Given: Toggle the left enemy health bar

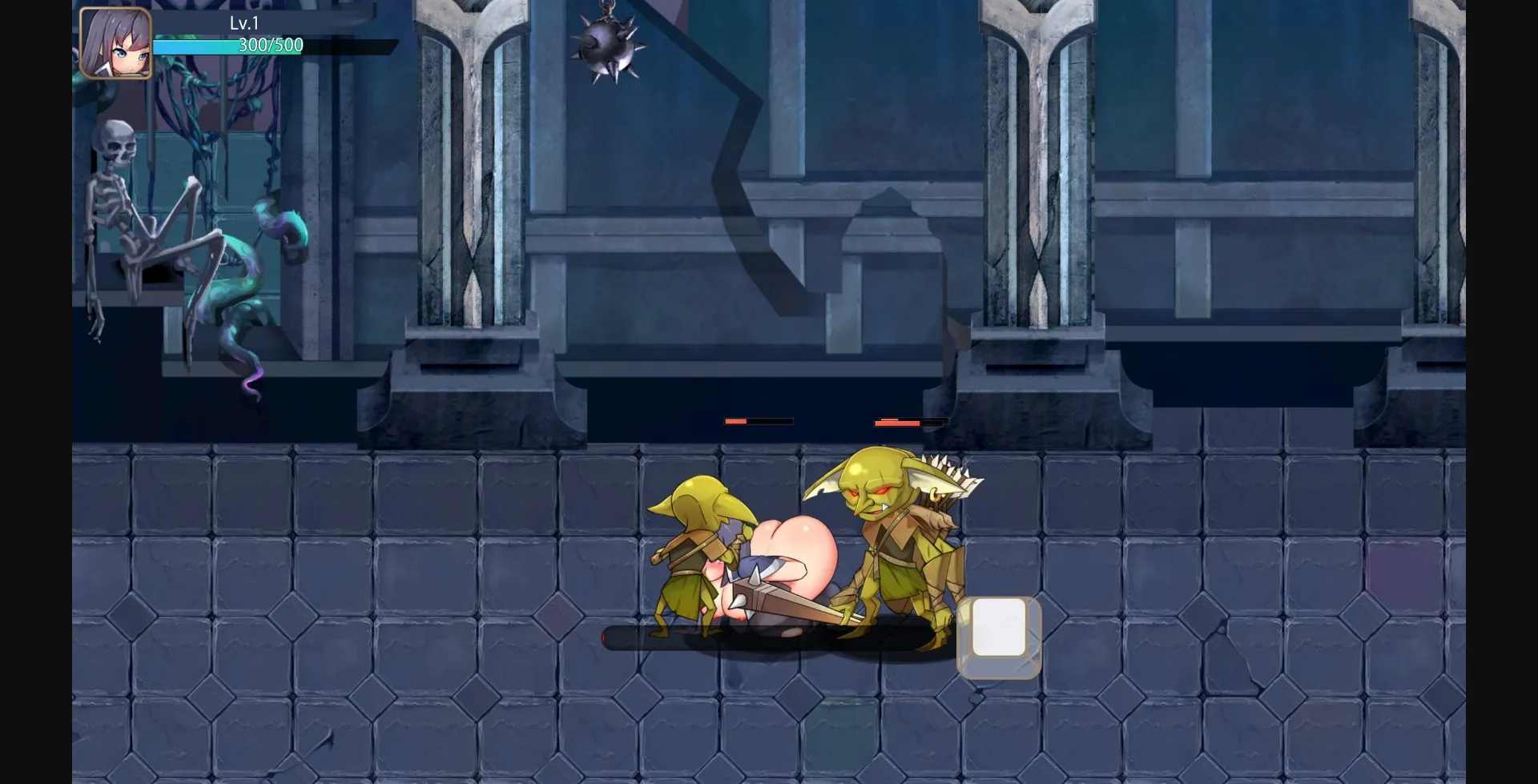Looking at the screenshot, I should [757, 420].
